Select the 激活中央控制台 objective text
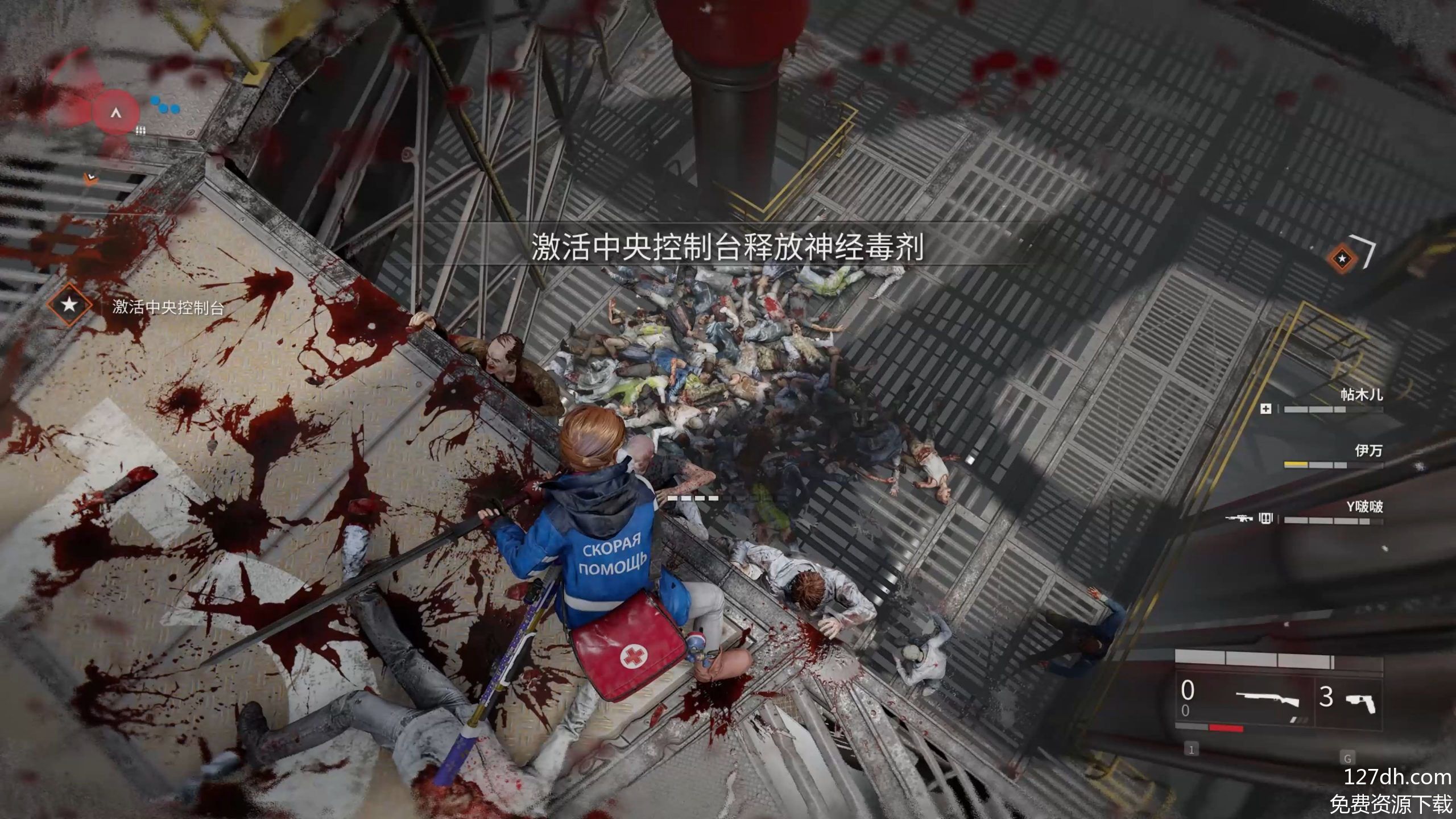Viewport: 1456px width, 819px height. coord(168,308)
